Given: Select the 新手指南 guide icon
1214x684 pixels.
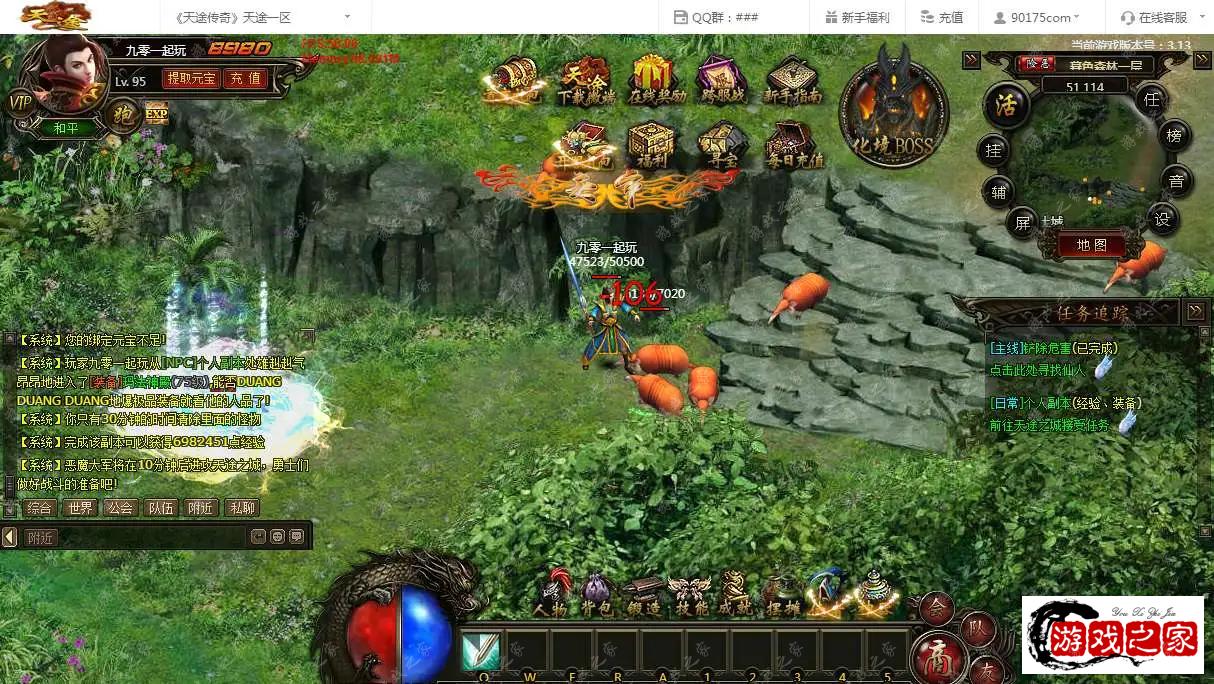Looking at the screenshot, I should click(x=792, y=80).
